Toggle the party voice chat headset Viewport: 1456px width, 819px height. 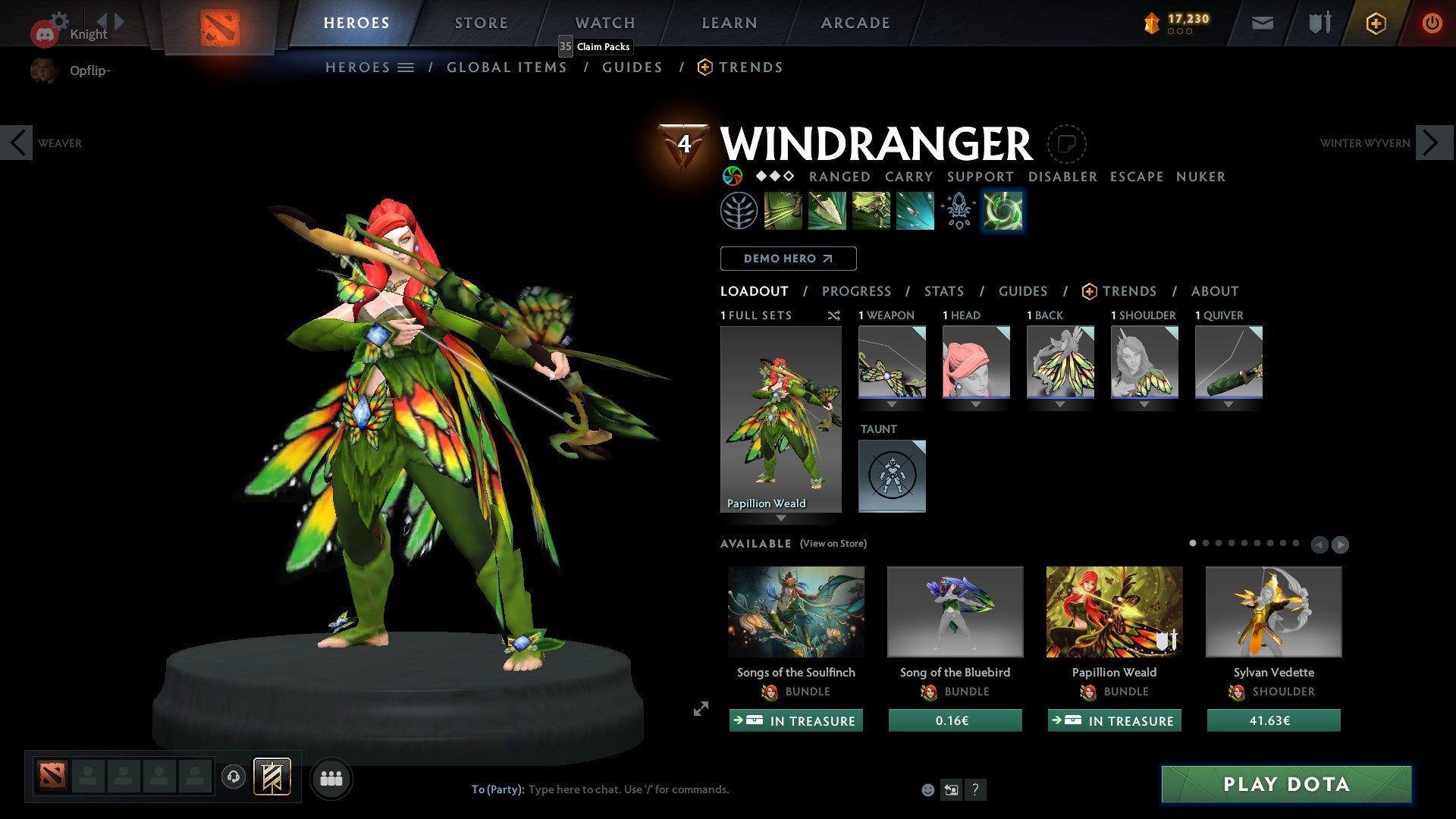coord(233,778)
